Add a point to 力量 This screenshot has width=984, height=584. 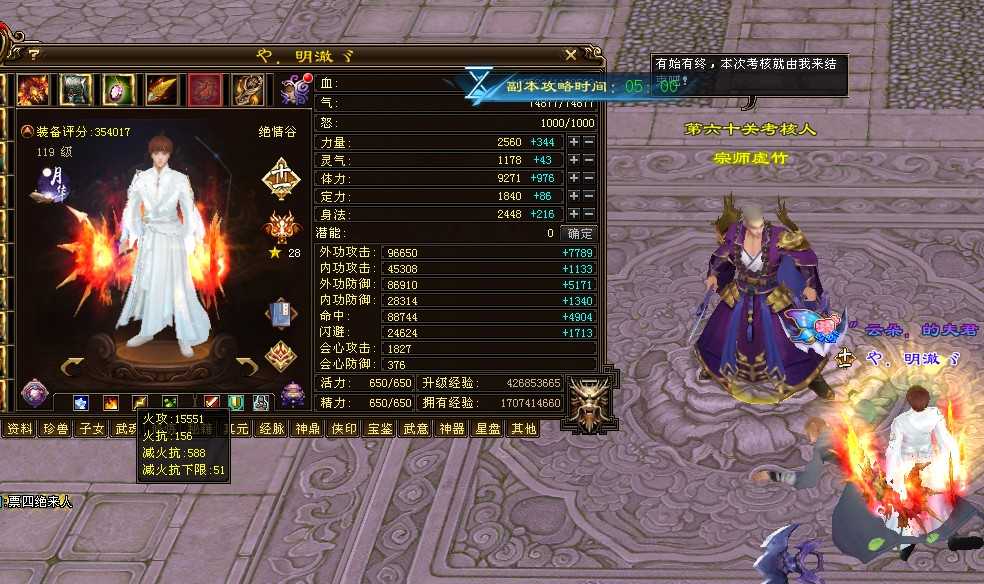tap(573, 143)
